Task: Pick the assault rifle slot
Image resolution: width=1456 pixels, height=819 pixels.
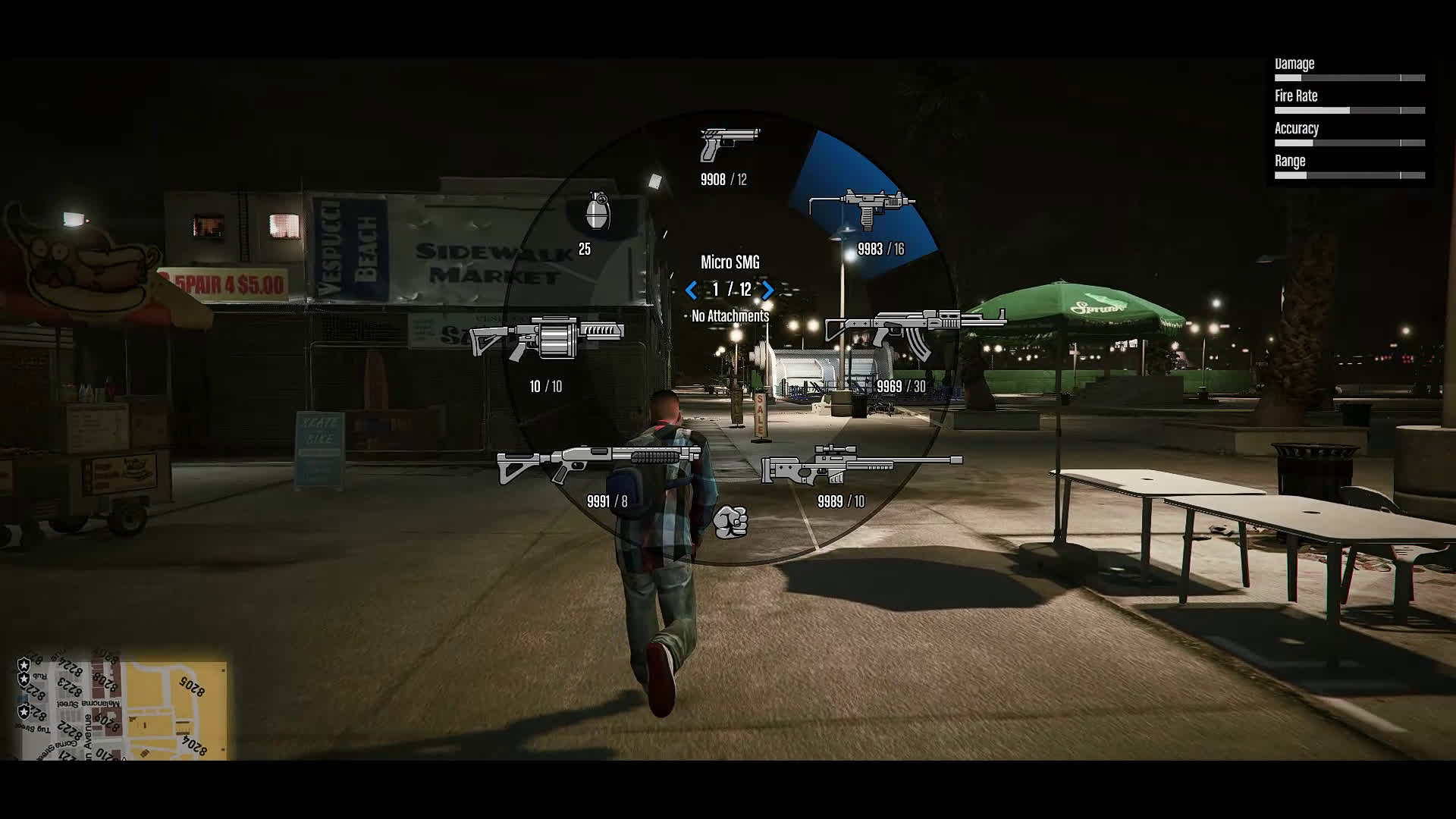Action: (914, 333)
